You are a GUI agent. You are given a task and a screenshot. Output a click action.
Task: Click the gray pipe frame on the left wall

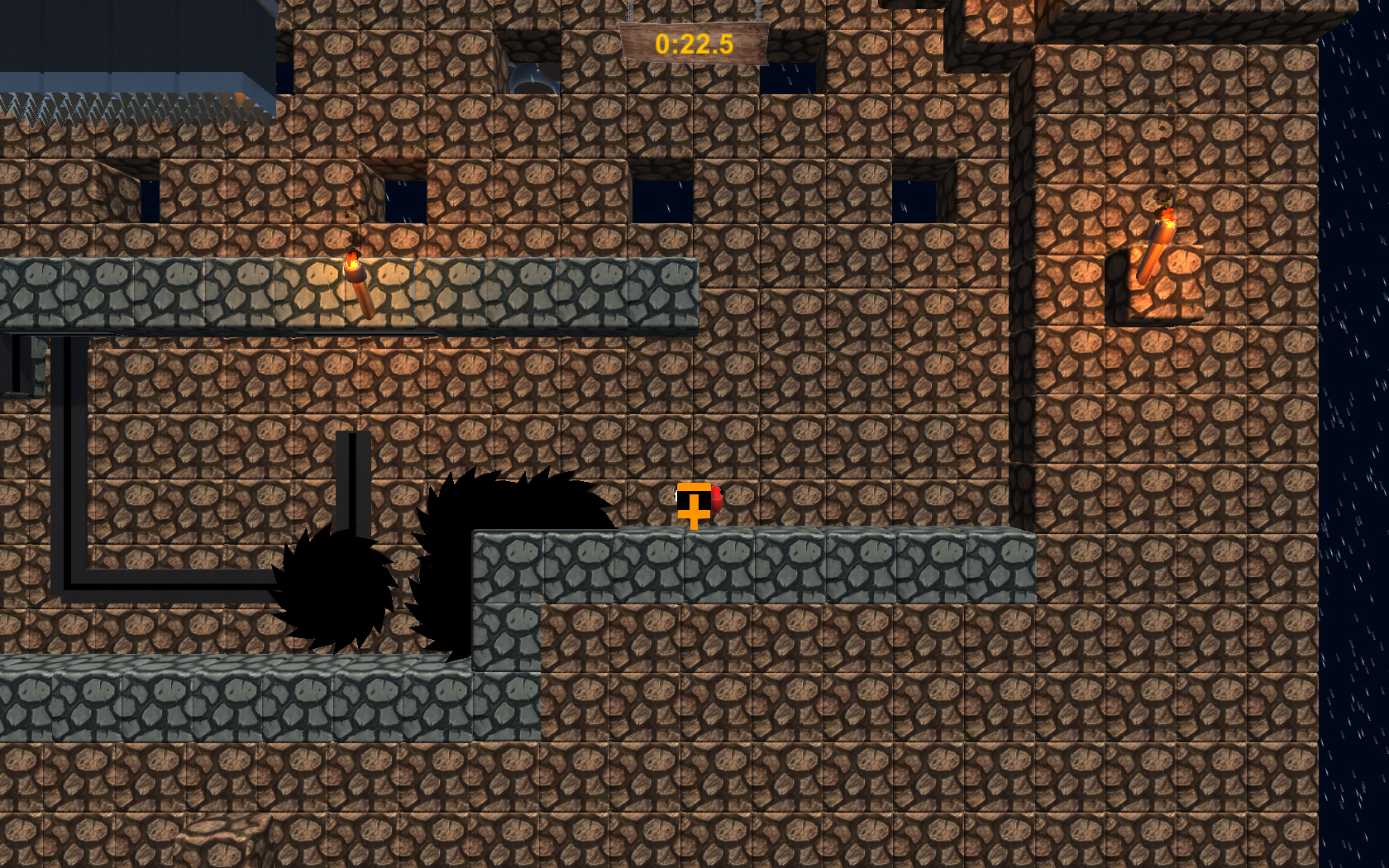(x=74, y=463)
